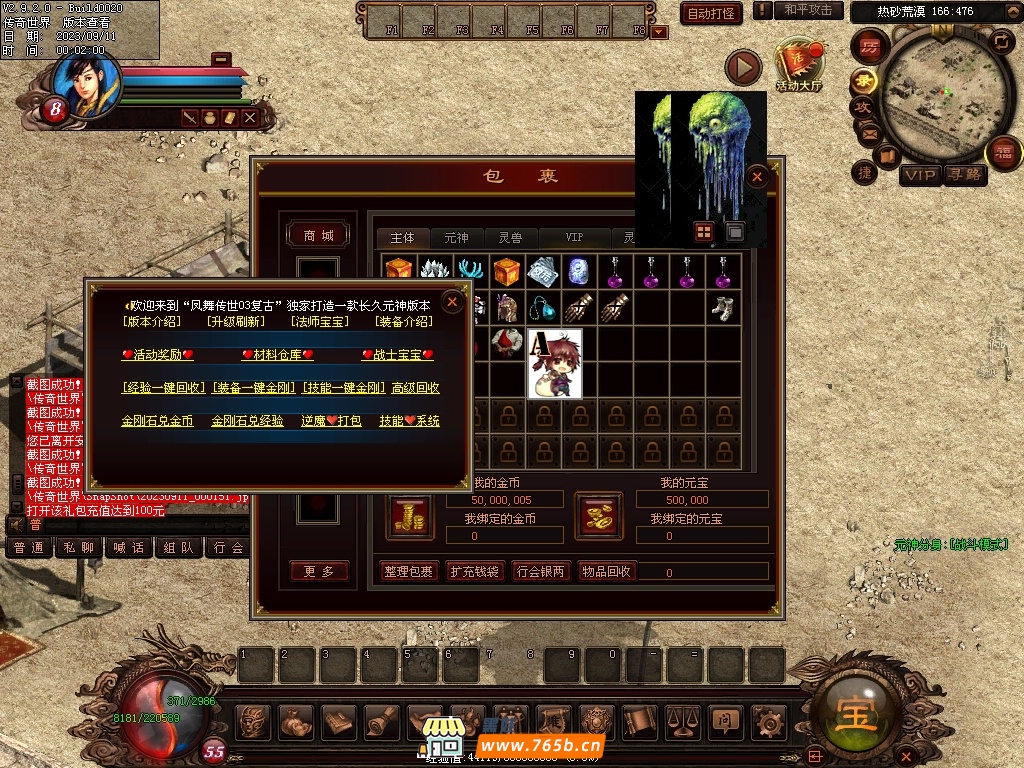The width and height of the screenshot is (1024, 768).
Task: Open the 材料仓库 material warehouse link
Action: (x=277, y=355)
